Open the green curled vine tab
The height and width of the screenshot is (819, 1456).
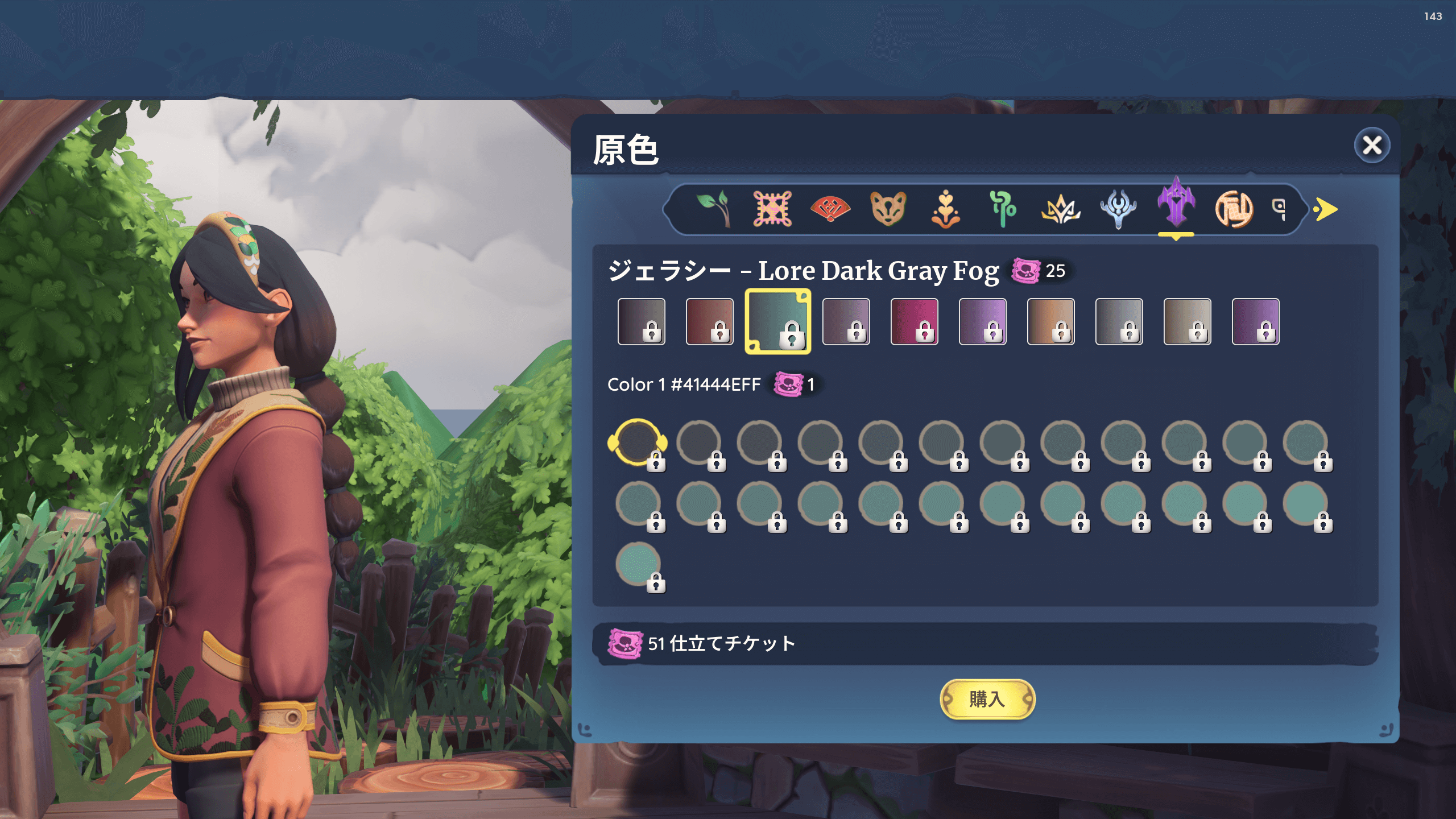tap(1003, 209)
